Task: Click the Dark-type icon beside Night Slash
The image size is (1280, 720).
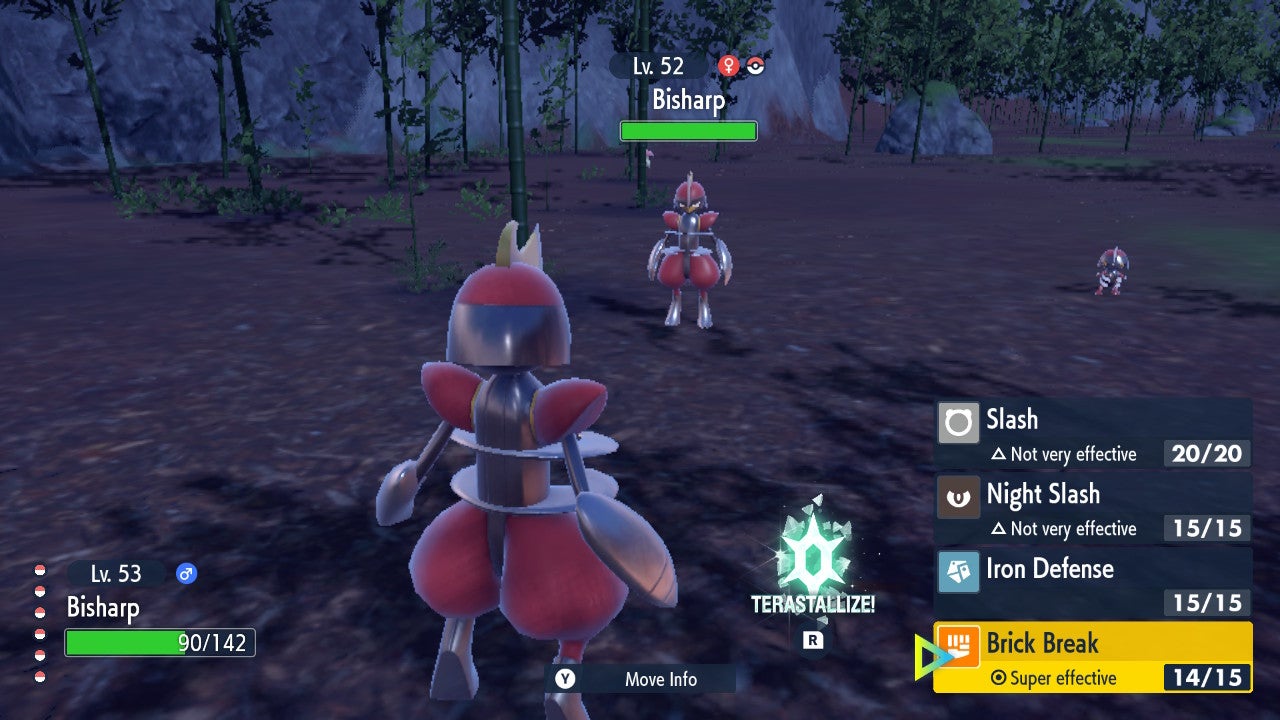Action: coord(957,498)
